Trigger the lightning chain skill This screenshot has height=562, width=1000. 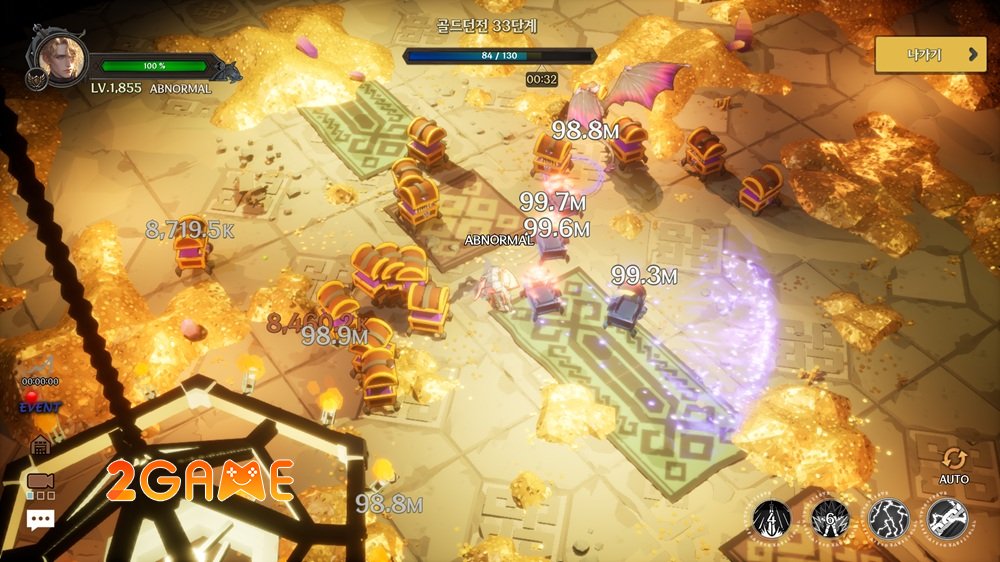tap(946, 518)
